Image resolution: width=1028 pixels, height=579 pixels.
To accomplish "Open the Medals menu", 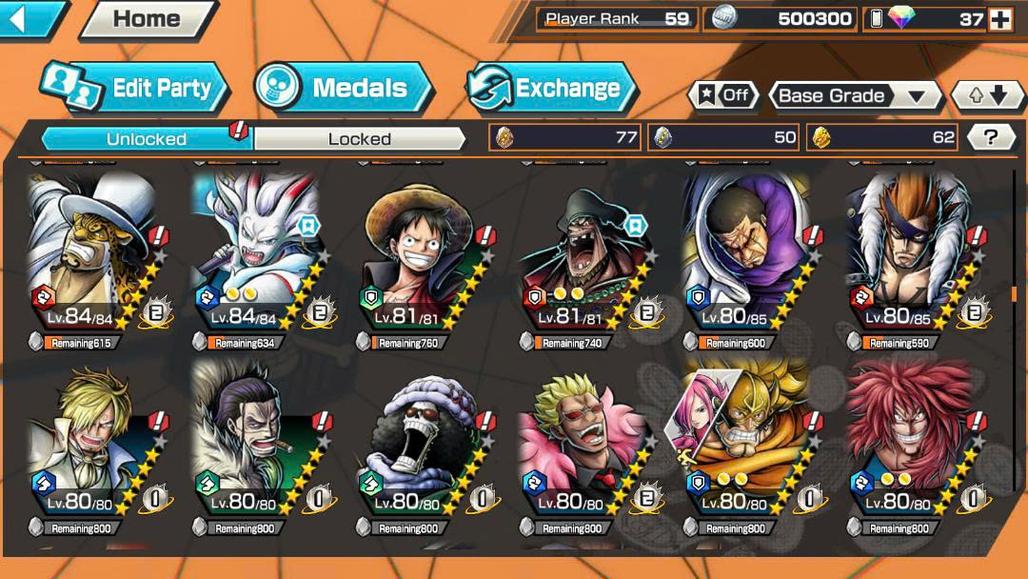I will [343, 88].
